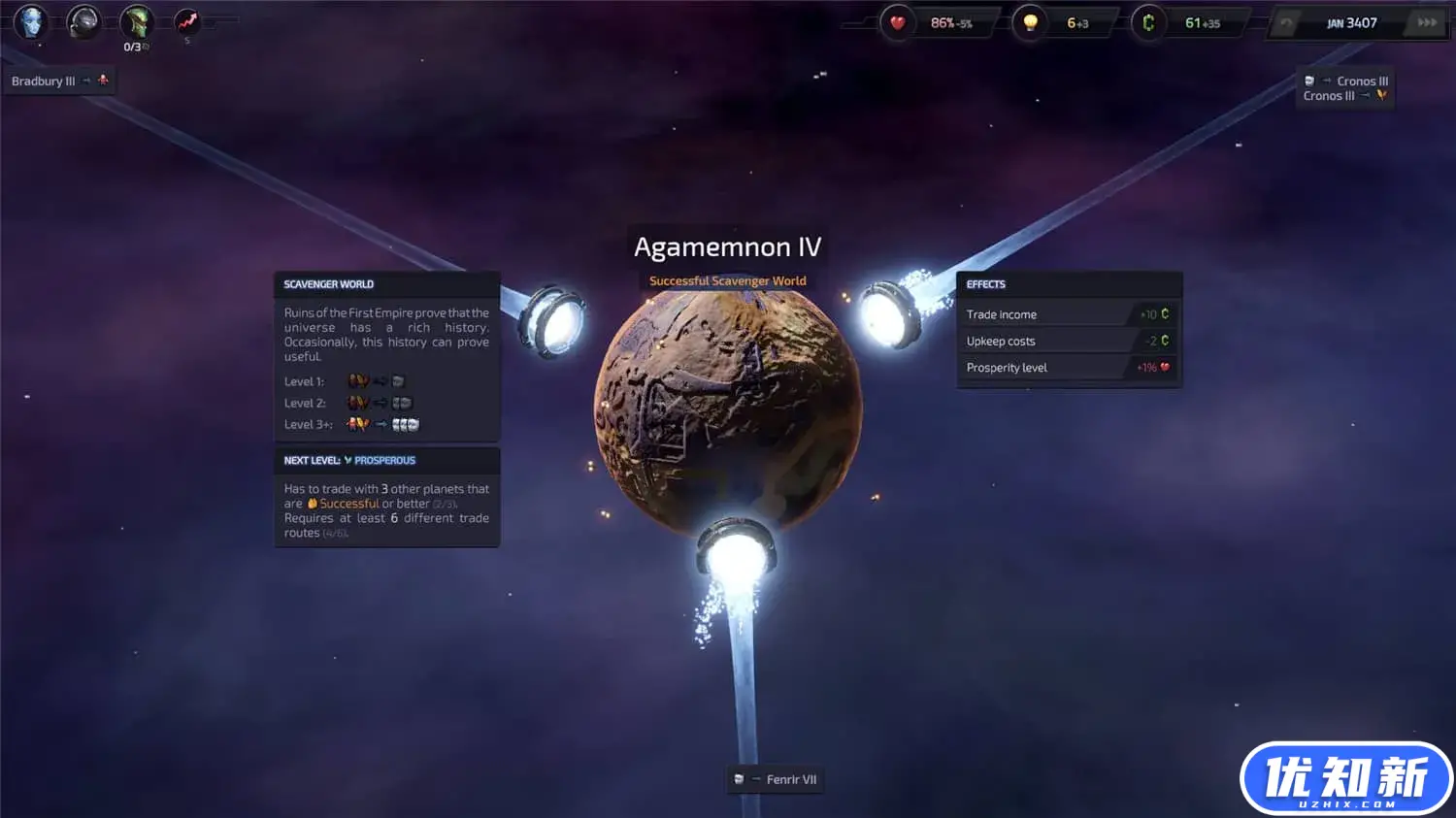Select the blue alien advisor portrait
The image size is (1456, 818).
tap(31, 21)
